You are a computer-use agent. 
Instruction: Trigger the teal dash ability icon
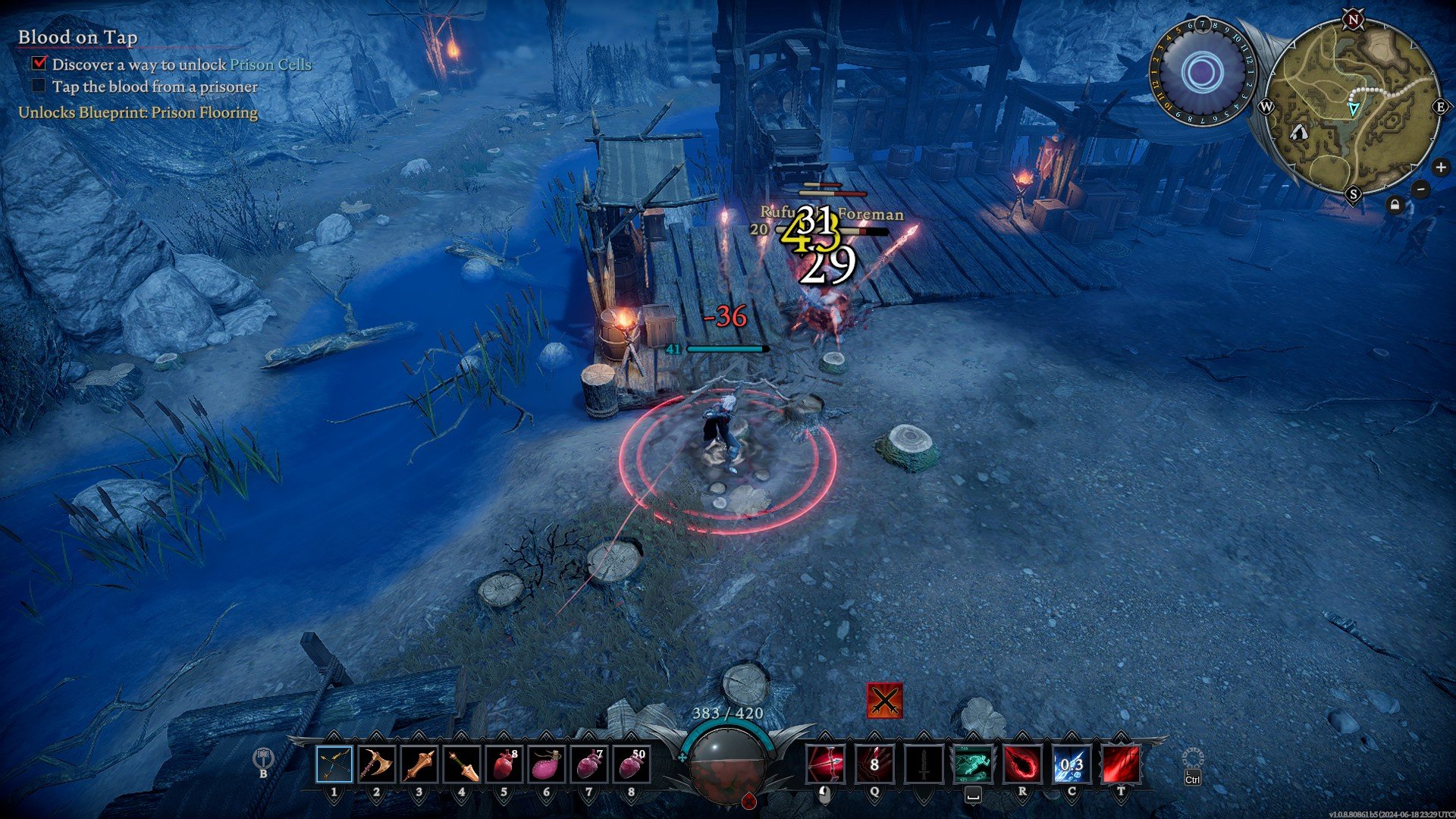(x=972, y=764)
